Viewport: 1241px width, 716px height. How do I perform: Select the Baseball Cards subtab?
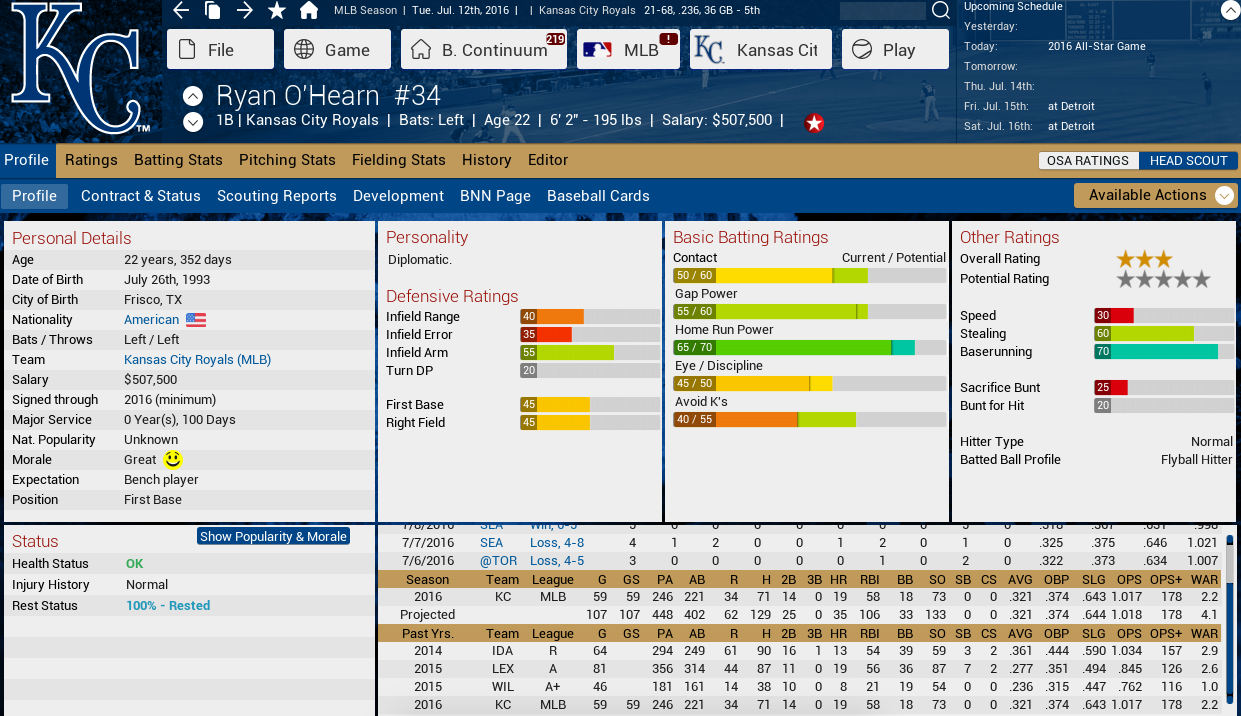click(598, 196)
